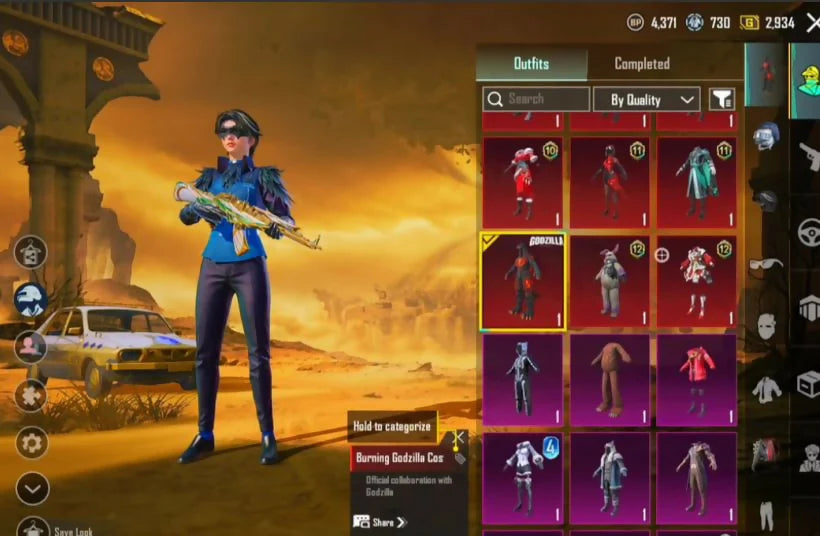Share the Burning Godzilla outfit

point(380,522)
